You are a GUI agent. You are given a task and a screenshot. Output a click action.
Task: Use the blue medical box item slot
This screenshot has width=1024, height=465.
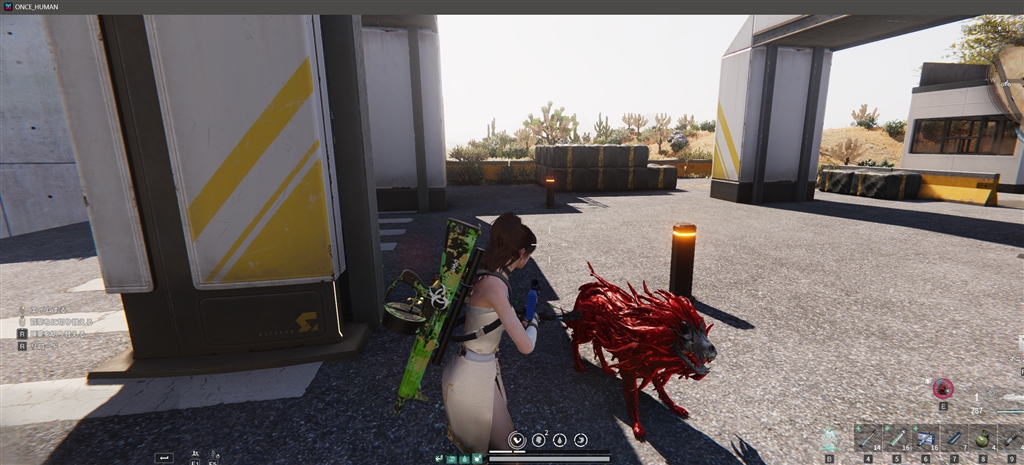925,438
